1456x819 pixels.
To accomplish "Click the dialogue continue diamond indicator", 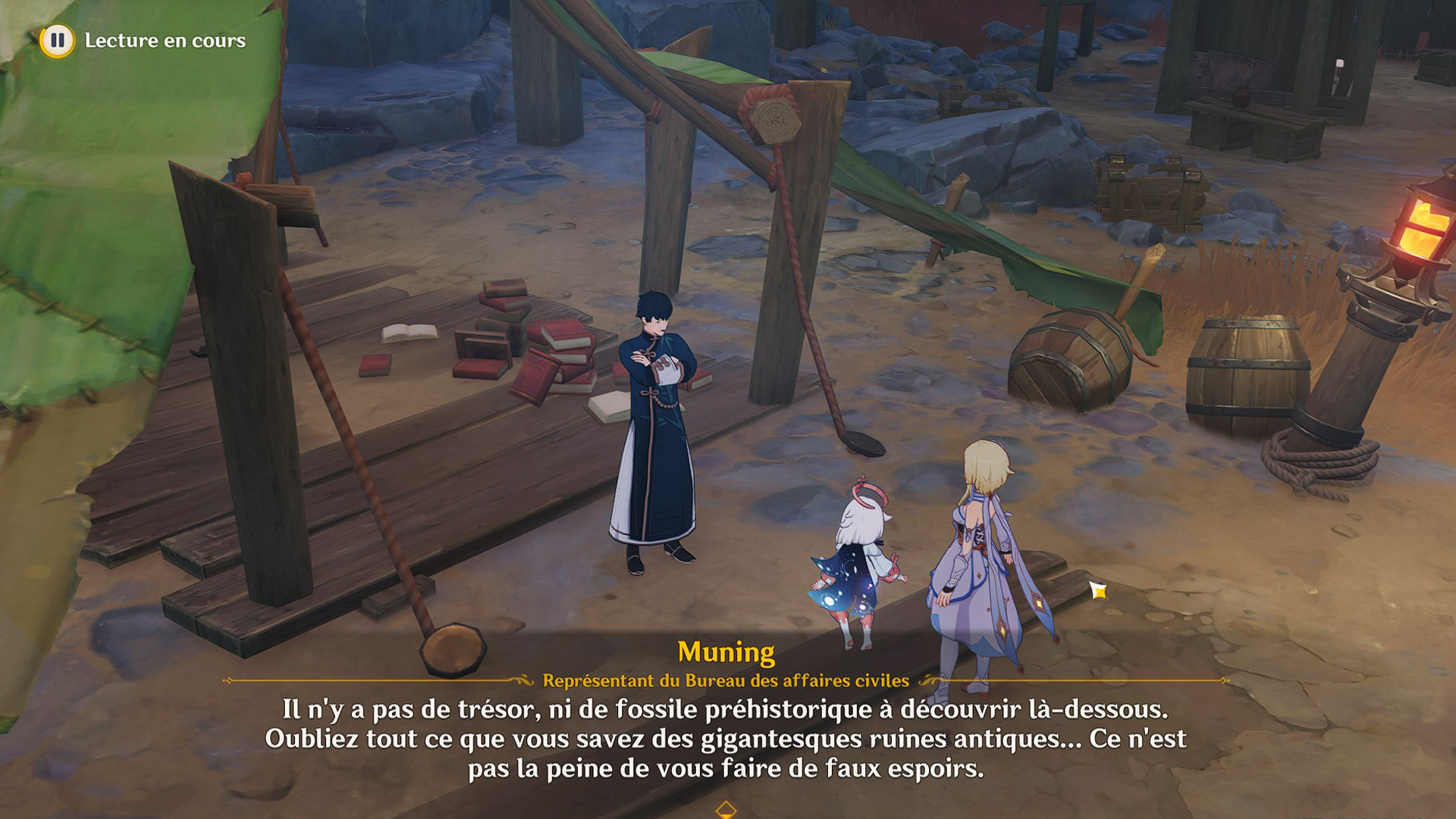I will (726, 809).
